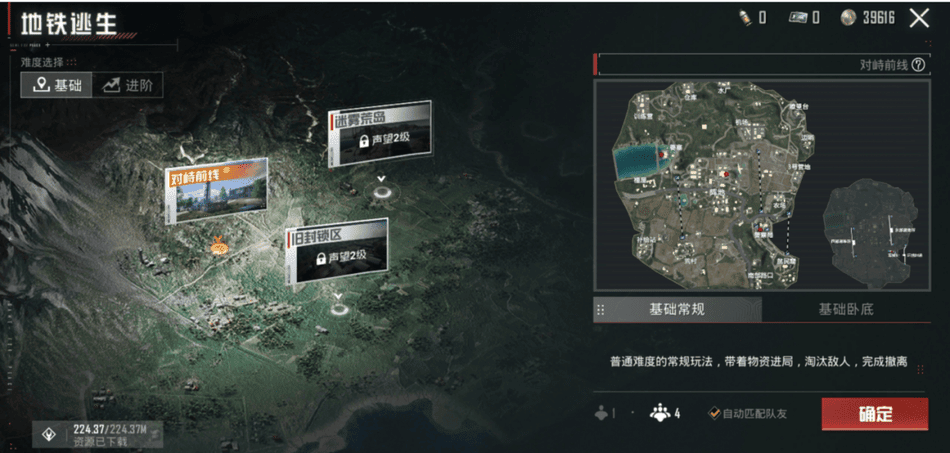Select the locked 旧封锁区 map card
The height and width of the screenshot is (453, 950).
[x=337, y=250]
